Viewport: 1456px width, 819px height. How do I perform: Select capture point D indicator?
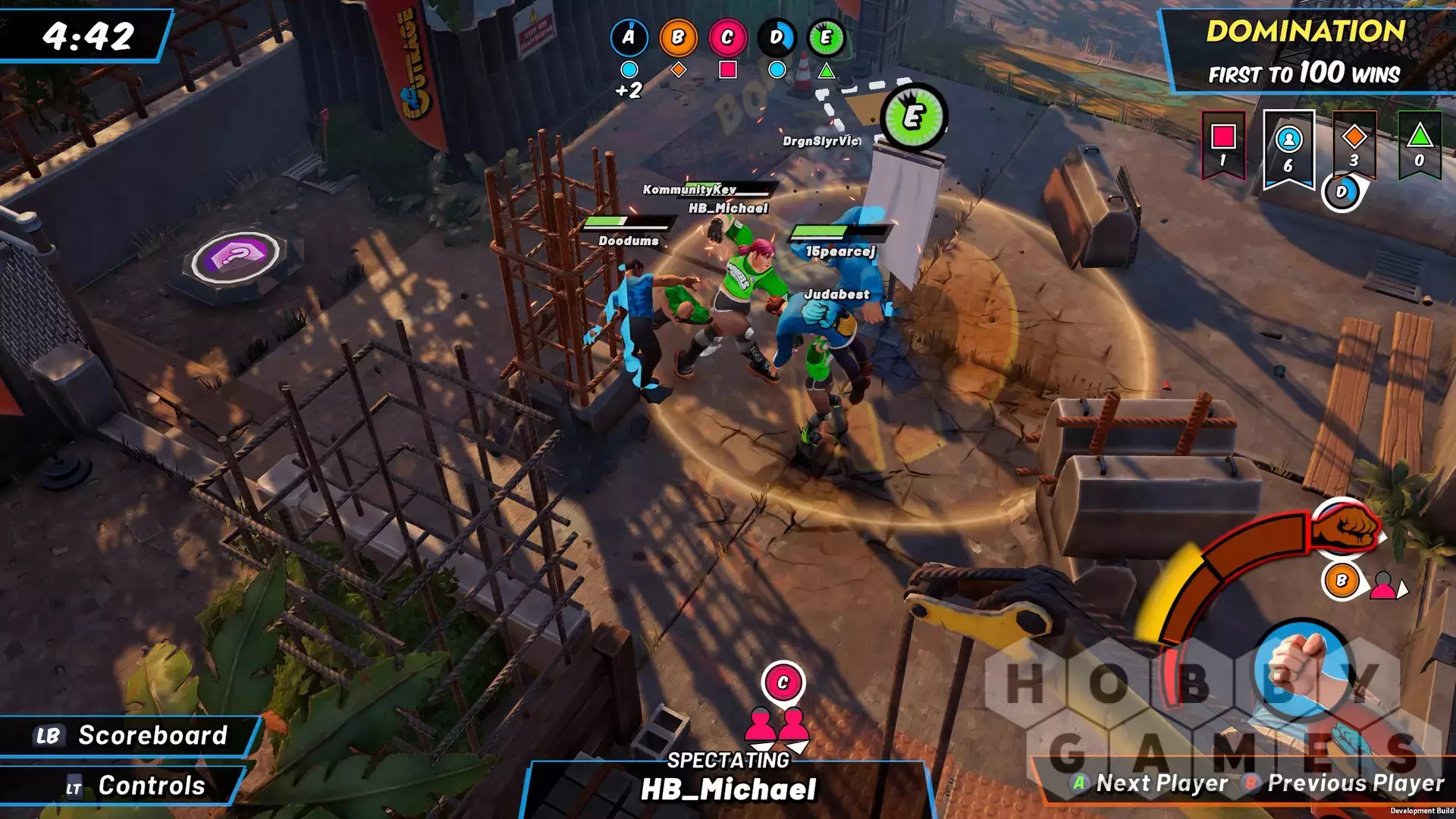(x=777, y=37)
